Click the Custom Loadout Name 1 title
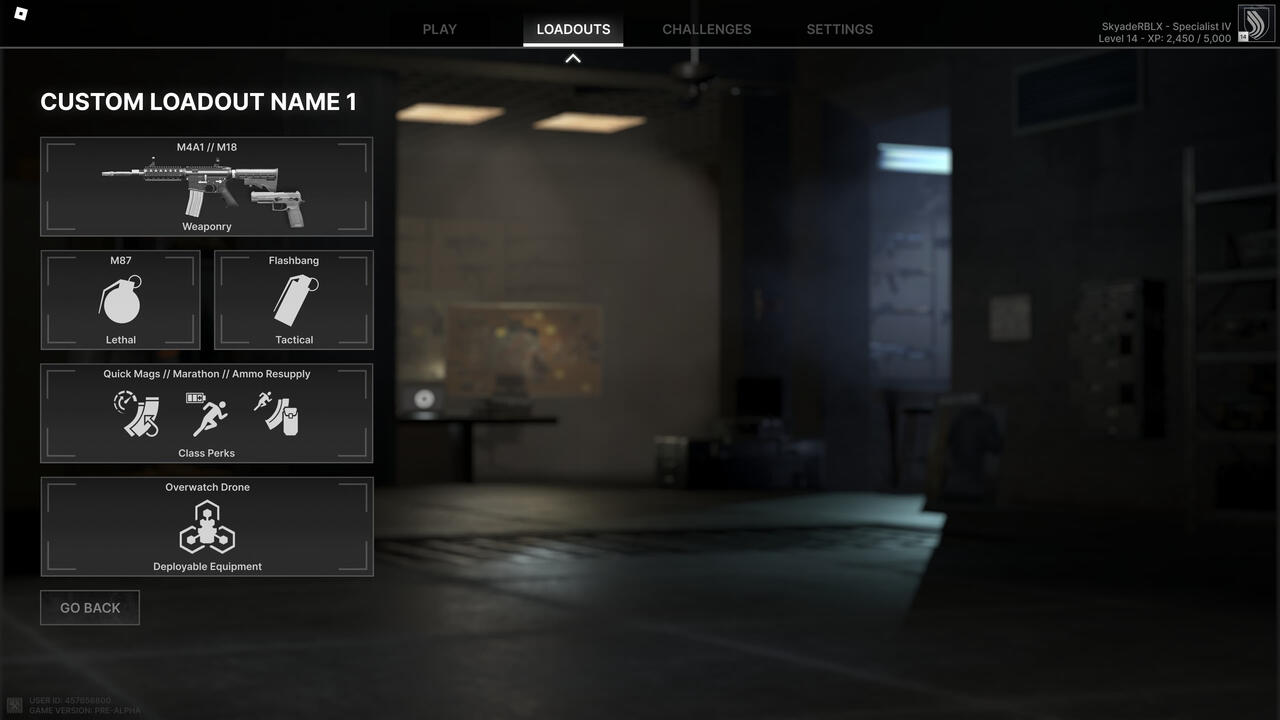The width and height of the screenshot is (1280, 720). (198, 102)
